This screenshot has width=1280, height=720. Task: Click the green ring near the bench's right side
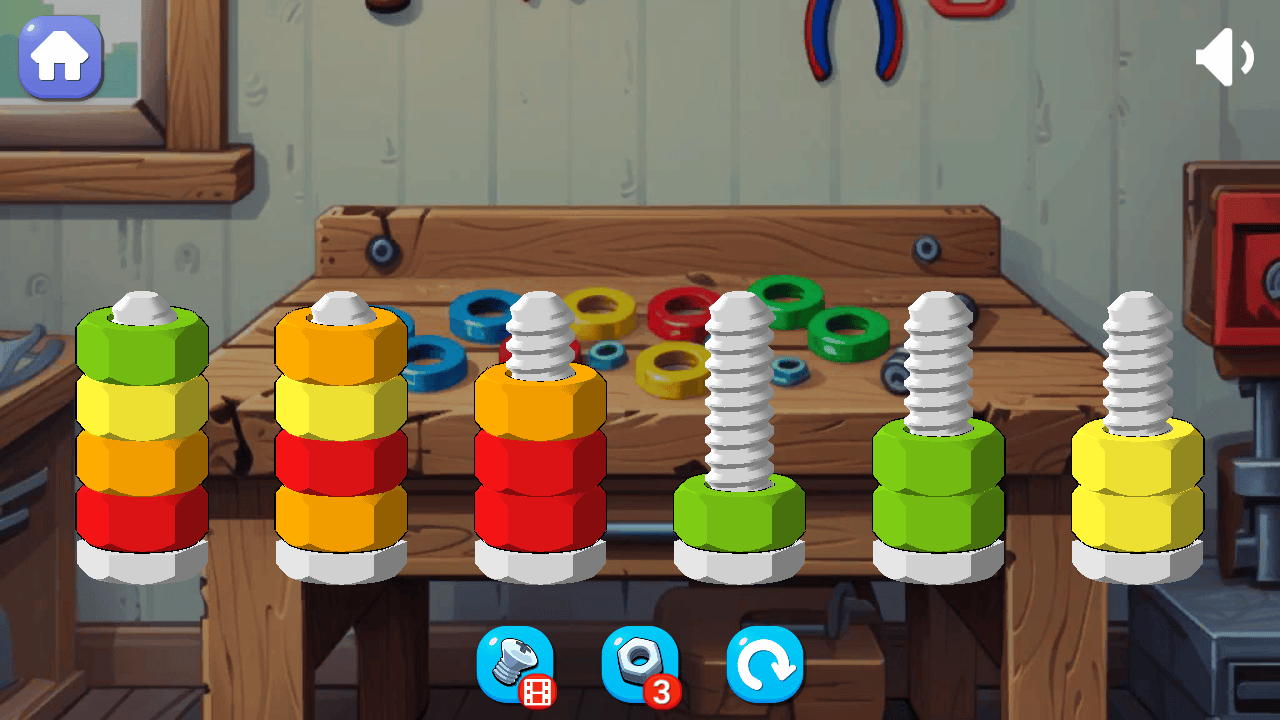(x=845, y=328)
